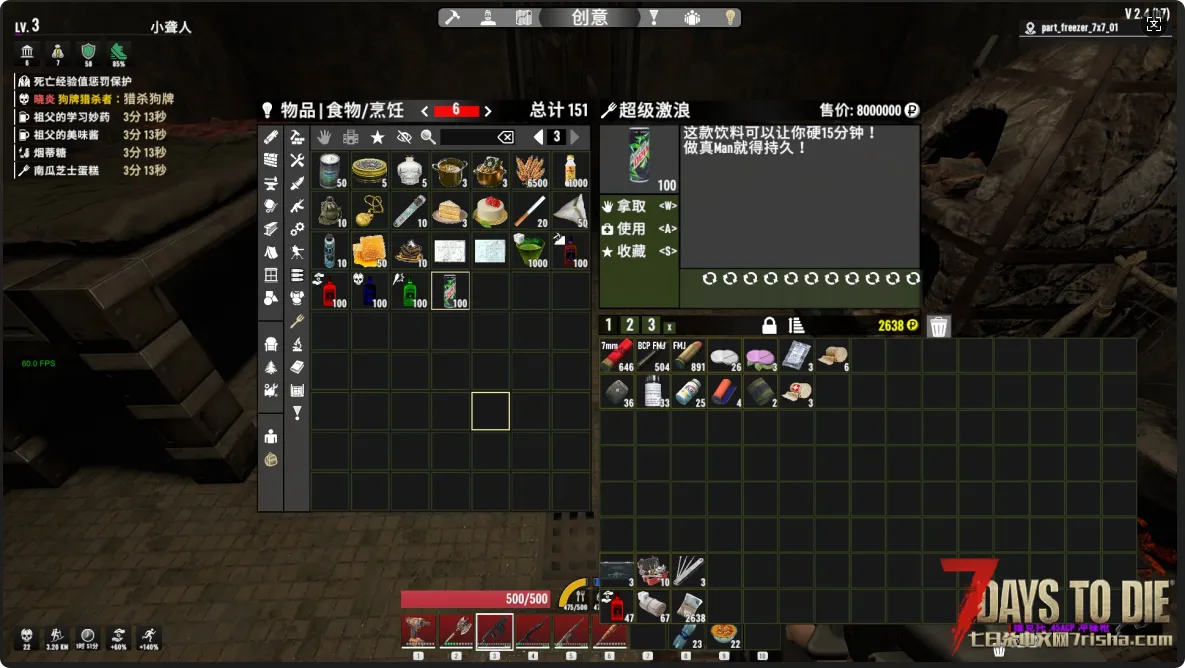Go to the next creative menu page
Screen dimensions: 1185x668
575,137
